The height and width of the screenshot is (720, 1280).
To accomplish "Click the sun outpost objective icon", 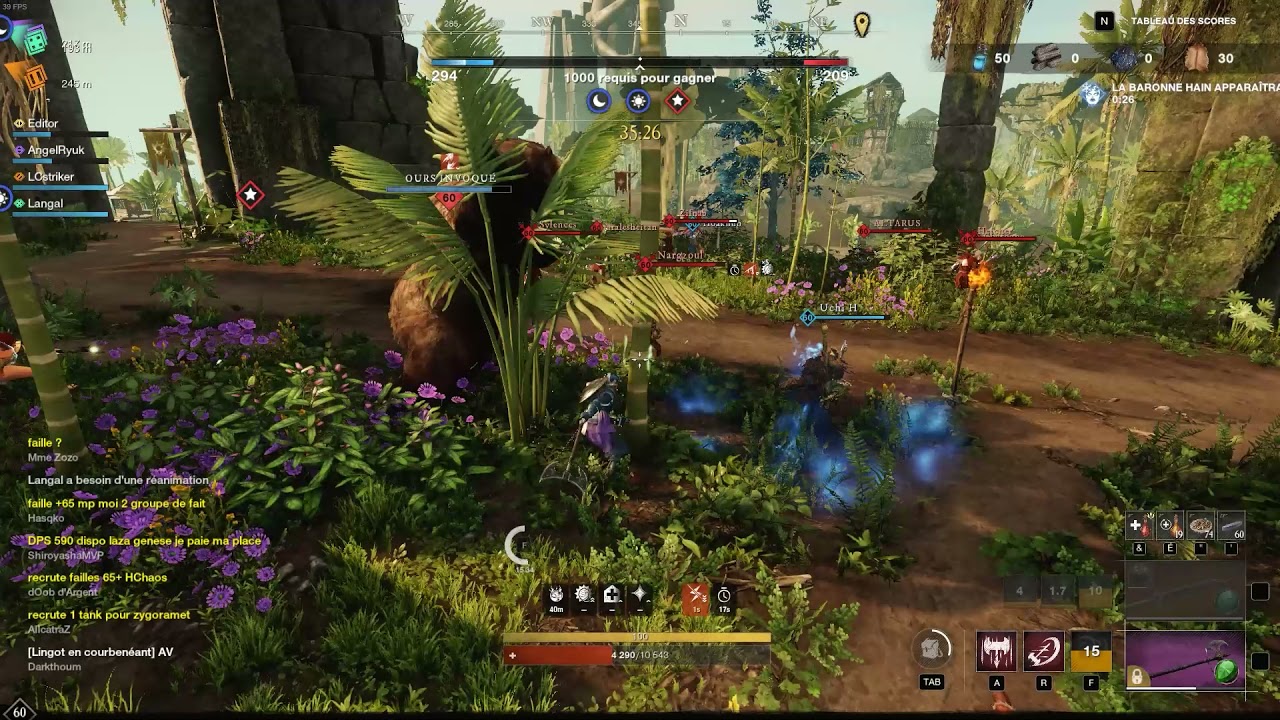I will (638, 100).
